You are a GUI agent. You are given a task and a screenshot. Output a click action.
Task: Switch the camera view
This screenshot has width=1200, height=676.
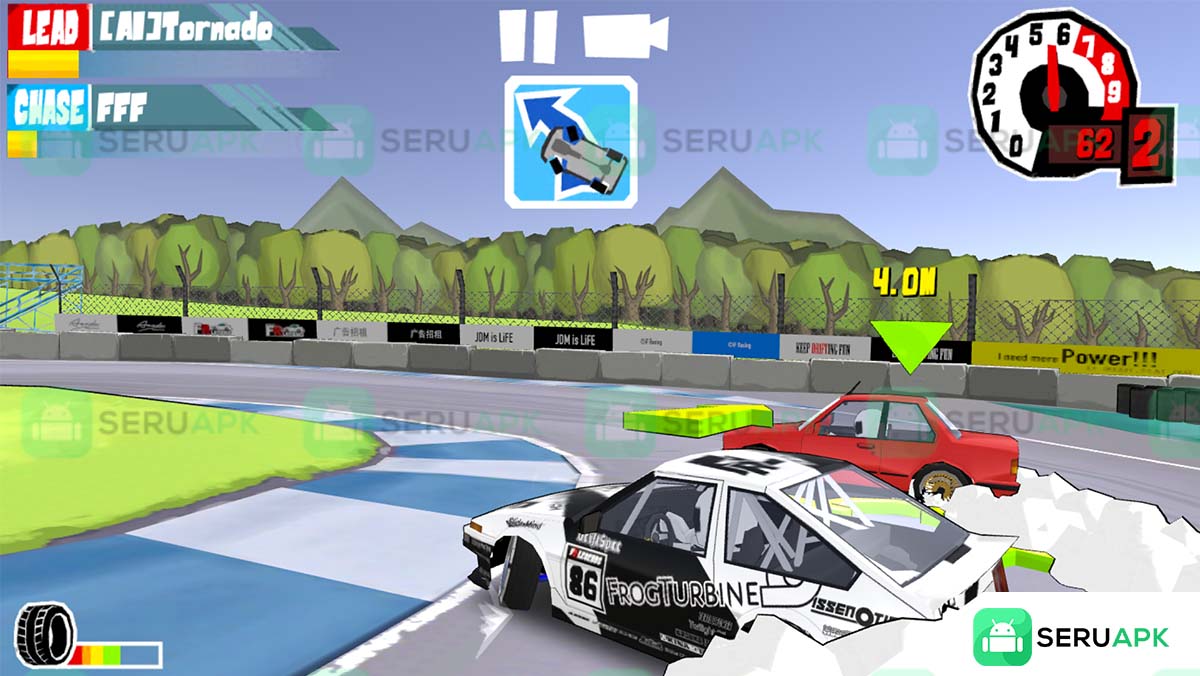[x=625, y=36]
